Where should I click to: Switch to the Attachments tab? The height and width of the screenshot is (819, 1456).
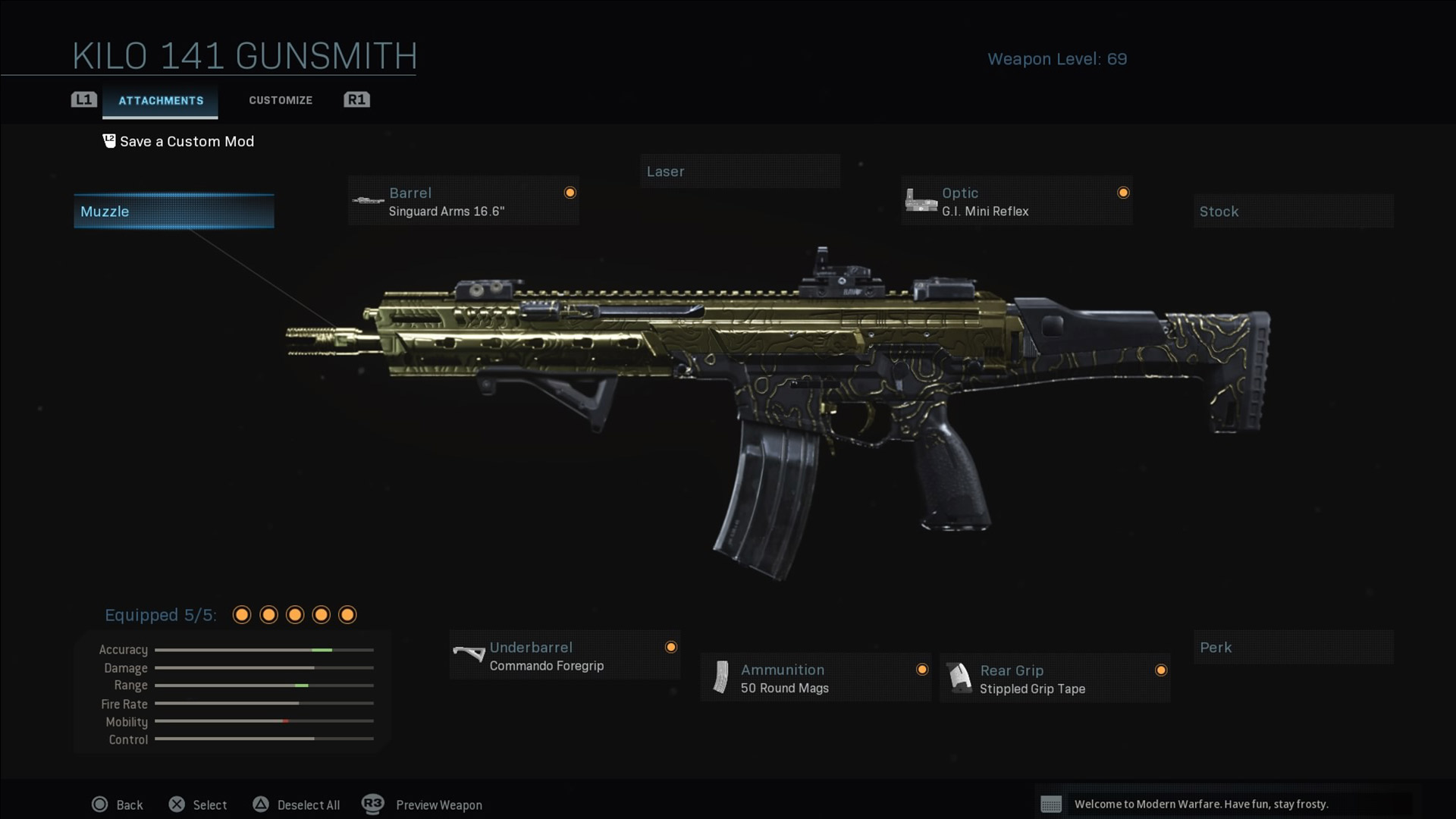[x=161, y=101]
